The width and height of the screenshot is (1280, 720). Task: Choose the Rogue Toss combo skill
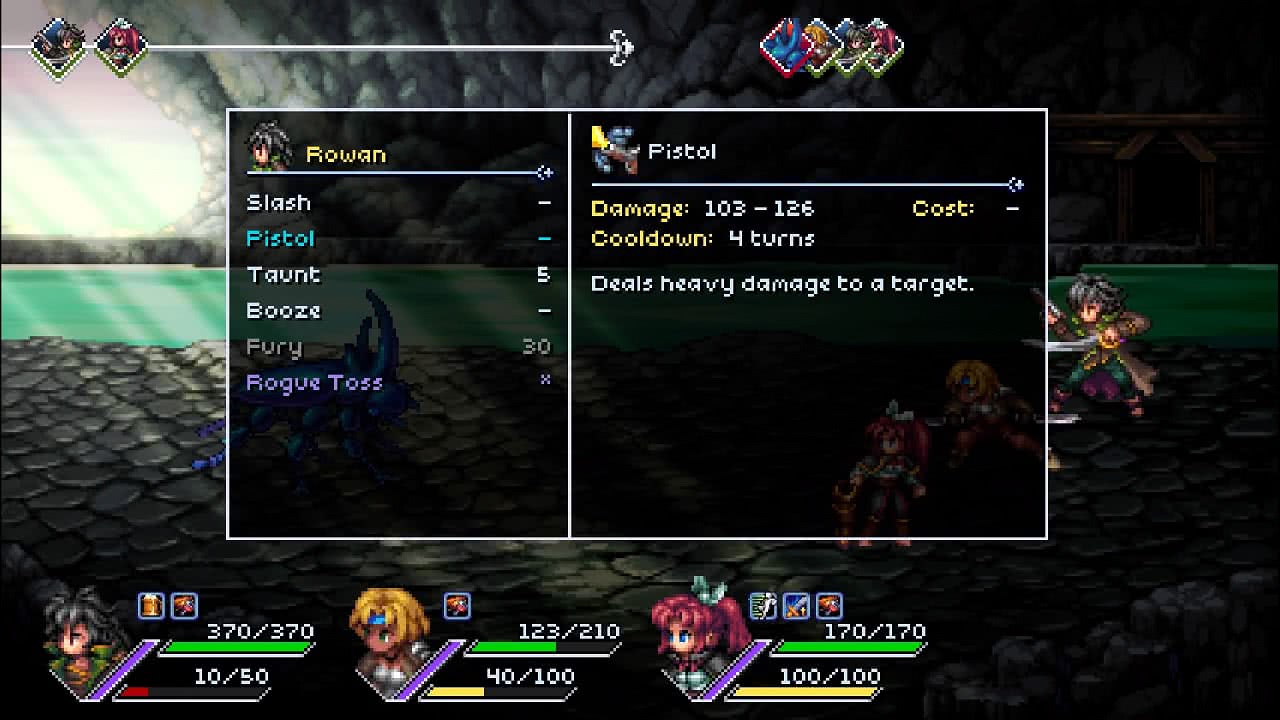coord(314,383)
